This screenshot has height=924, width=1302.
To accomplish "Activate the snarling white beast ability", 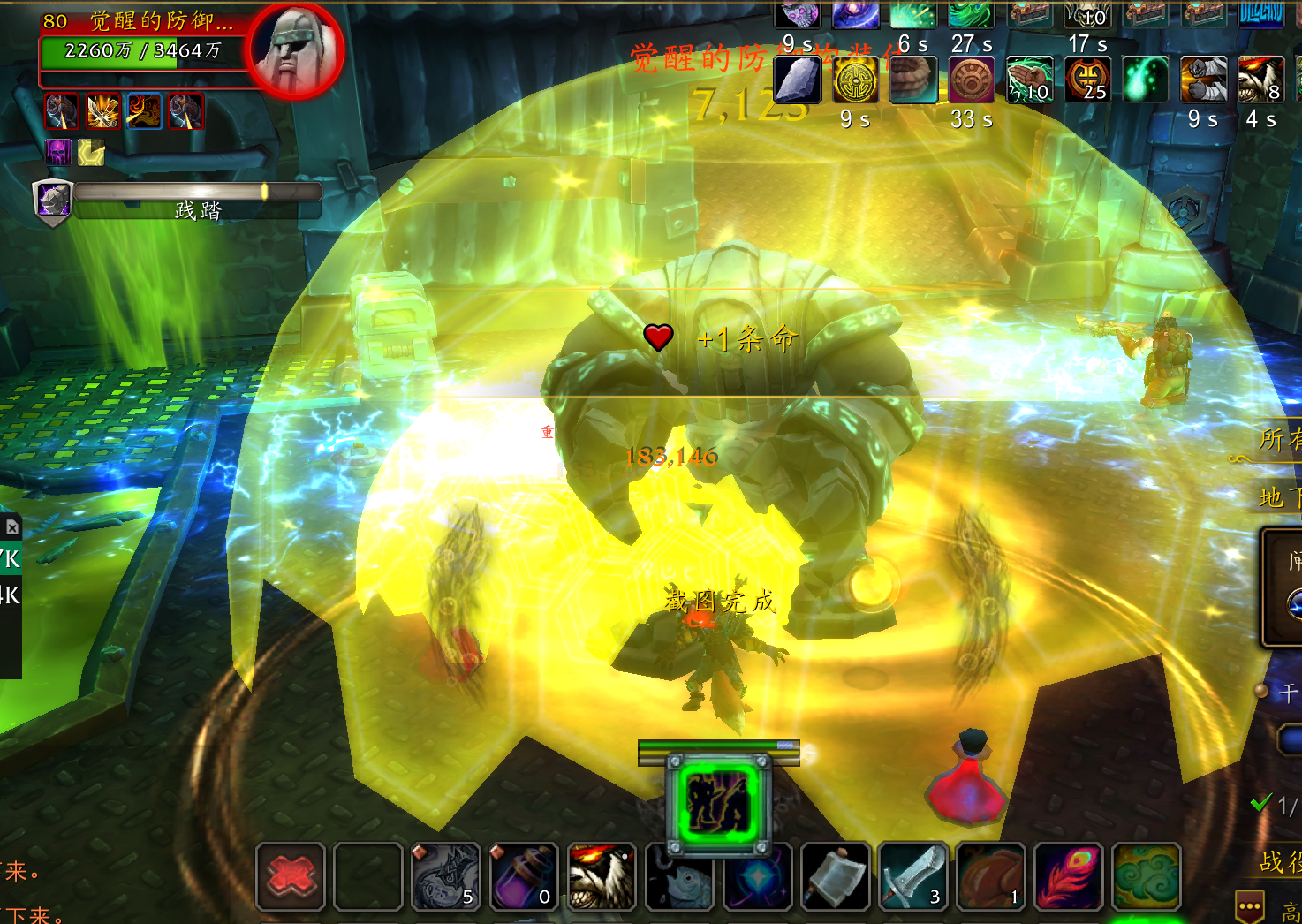I will 602,876.
